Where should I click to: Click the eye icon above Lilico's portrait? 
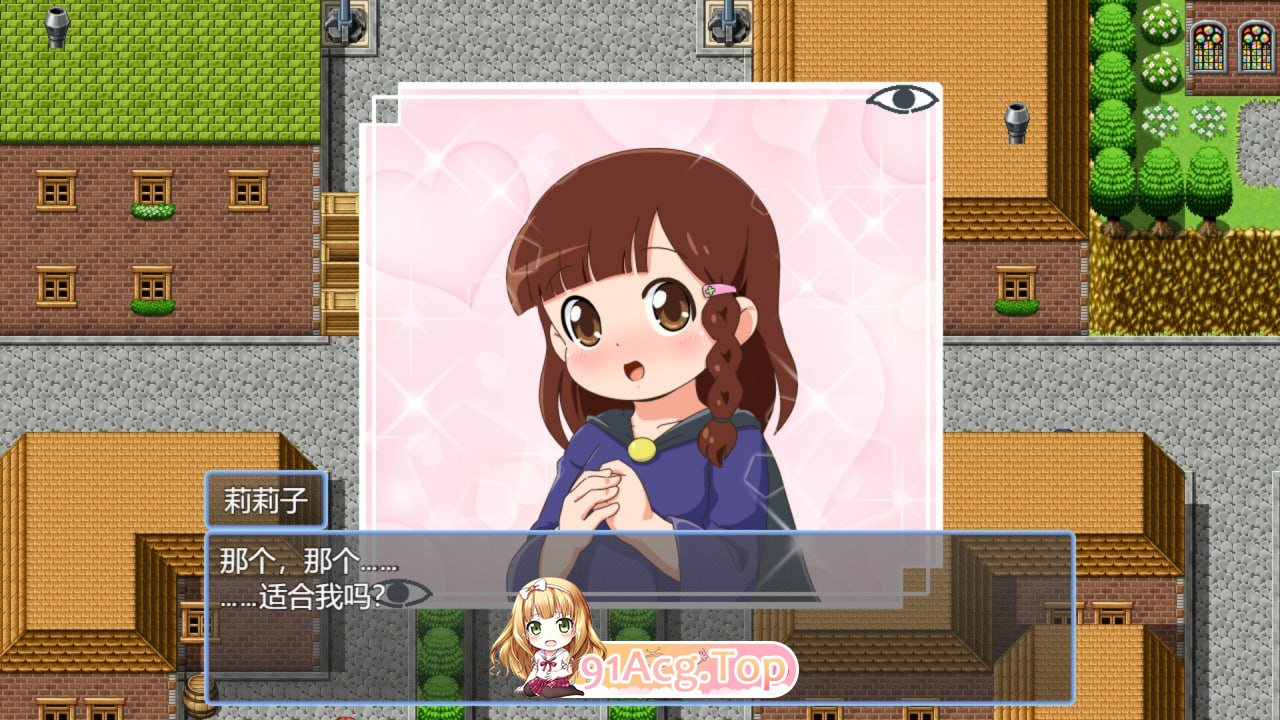(903, 98)
